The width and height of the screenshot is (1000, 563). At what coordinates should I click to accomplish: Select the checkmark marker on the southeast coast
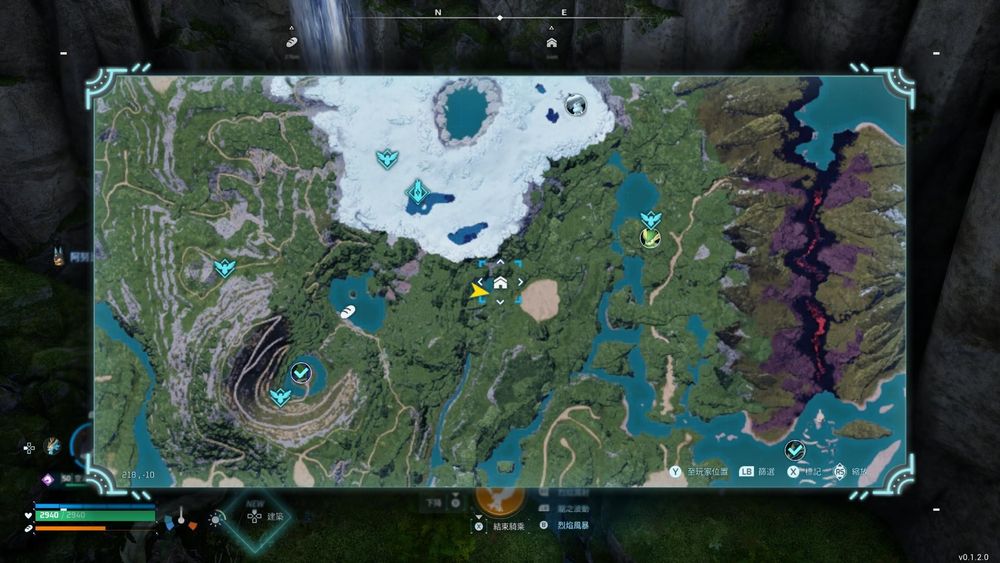[795, 450]
